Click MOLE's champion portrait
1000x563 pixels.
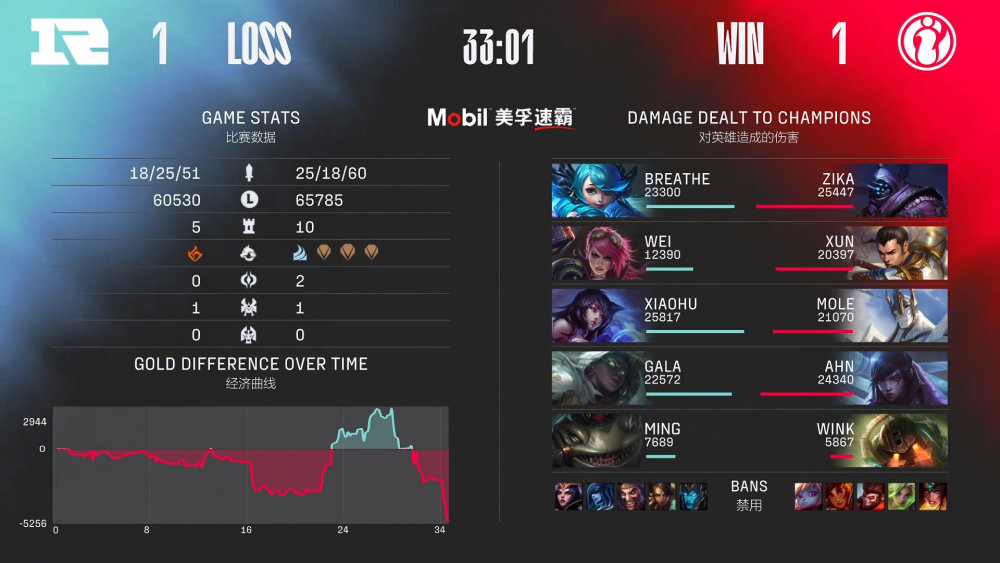[902, 315]
